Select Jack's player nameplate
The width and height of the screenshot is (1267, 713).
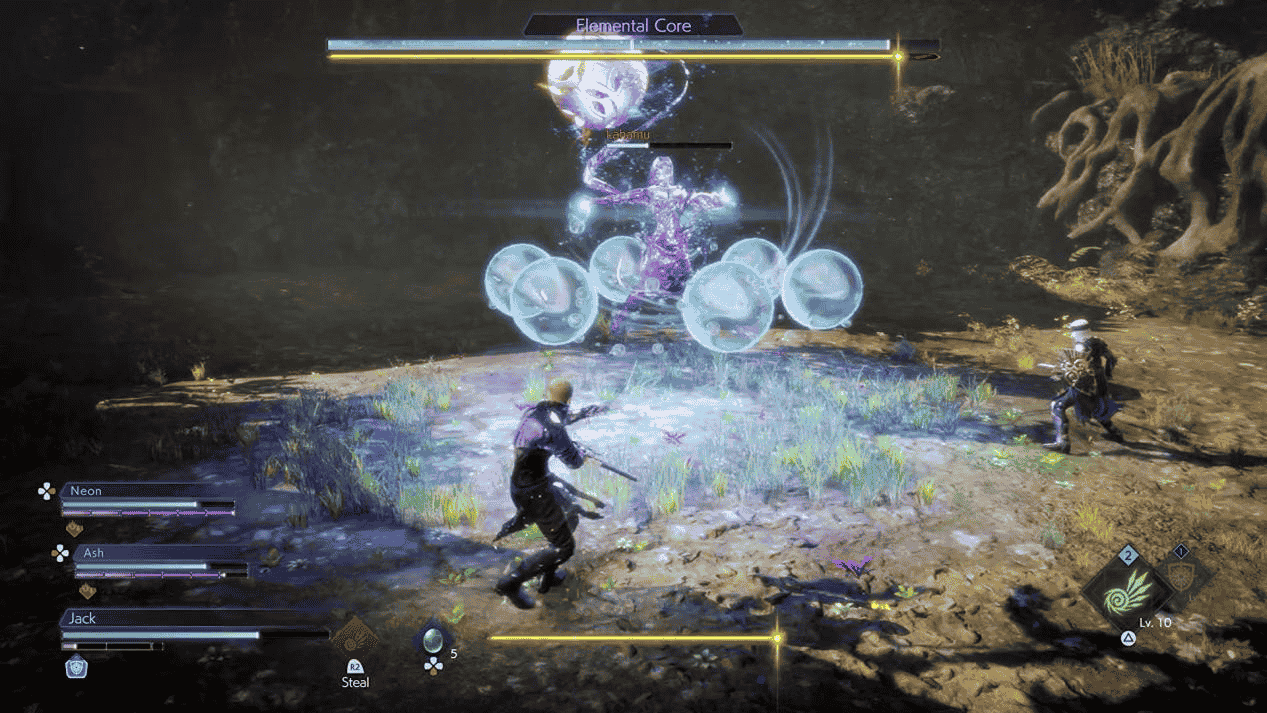(83, 618)
